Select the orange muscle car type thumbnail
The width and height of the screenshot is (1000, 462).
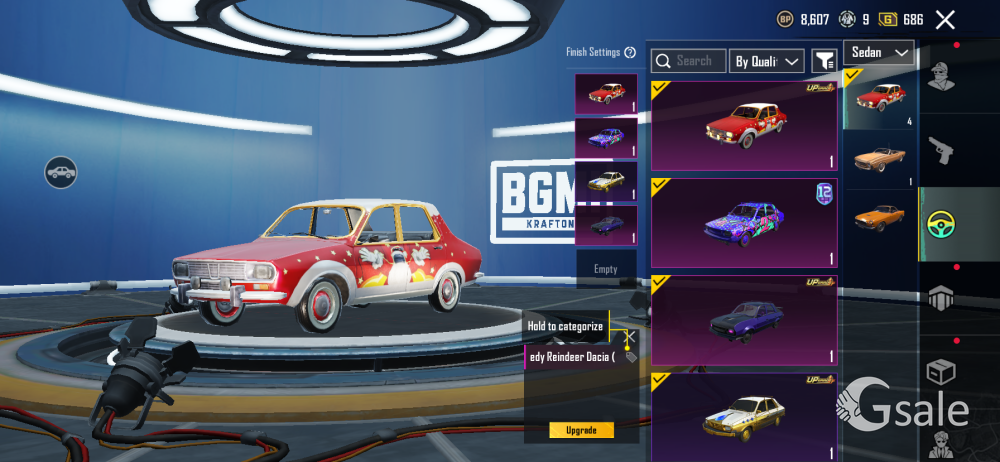(880, 216)
